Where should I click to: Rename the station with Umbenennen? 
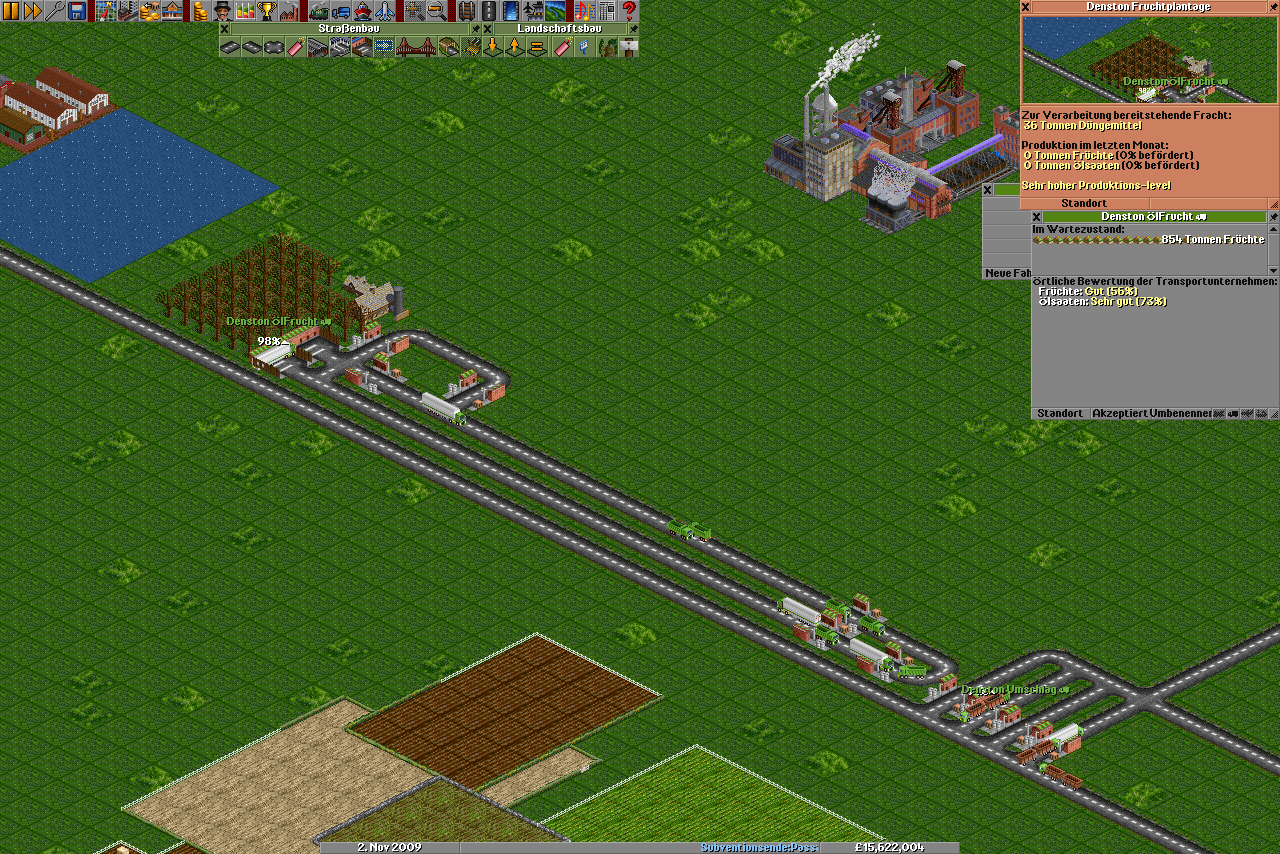pyautogui.click(x=1180, y=413)
